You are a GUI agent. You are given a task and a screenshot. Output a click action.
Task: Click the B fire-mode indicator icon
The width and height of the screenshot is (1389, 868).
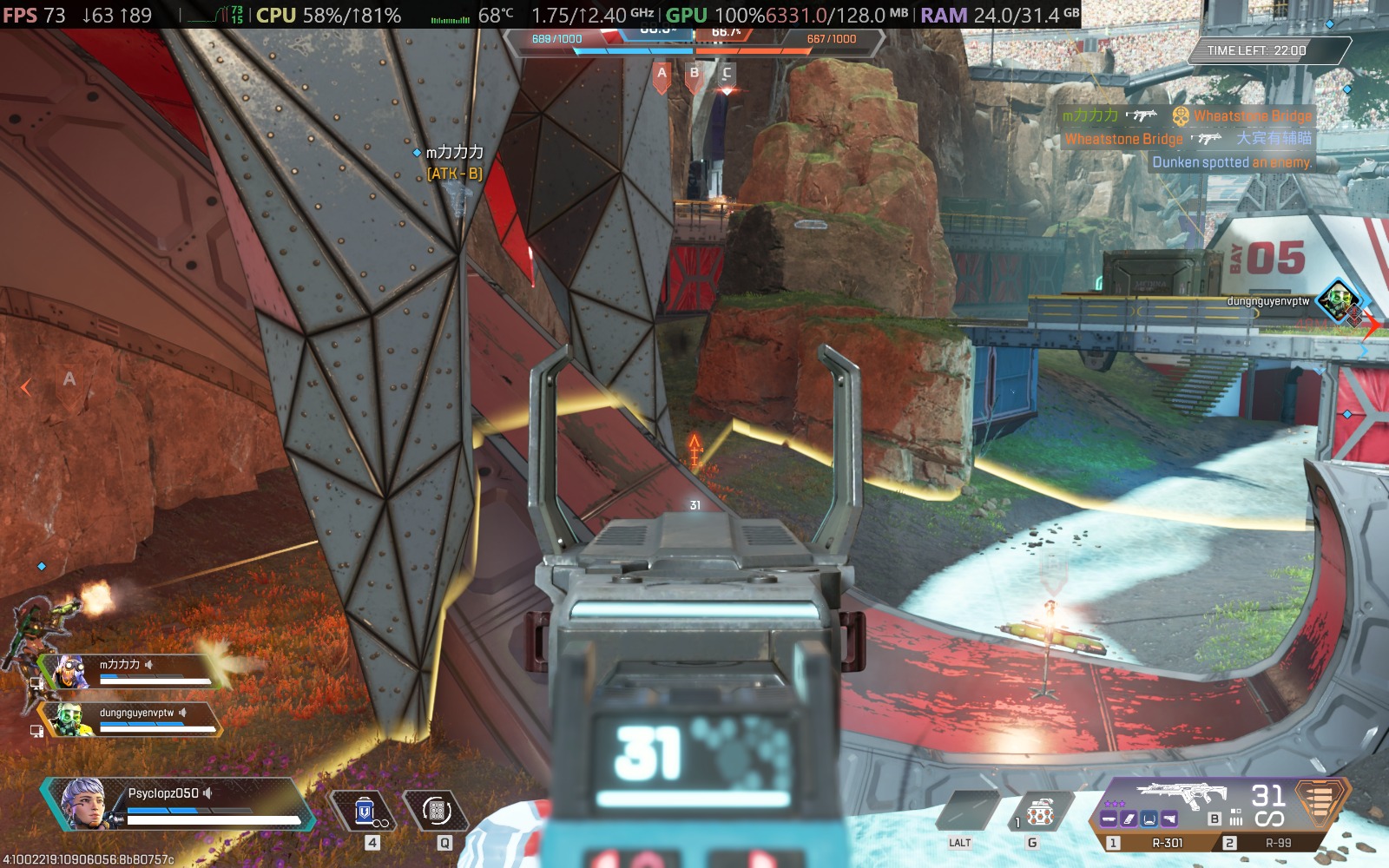point(1214,819)
